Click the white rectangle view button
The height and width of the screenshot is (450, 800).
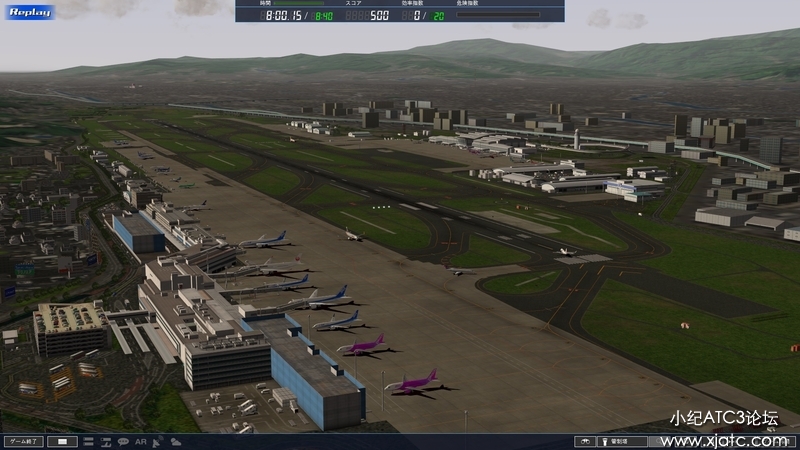[62, 441]
